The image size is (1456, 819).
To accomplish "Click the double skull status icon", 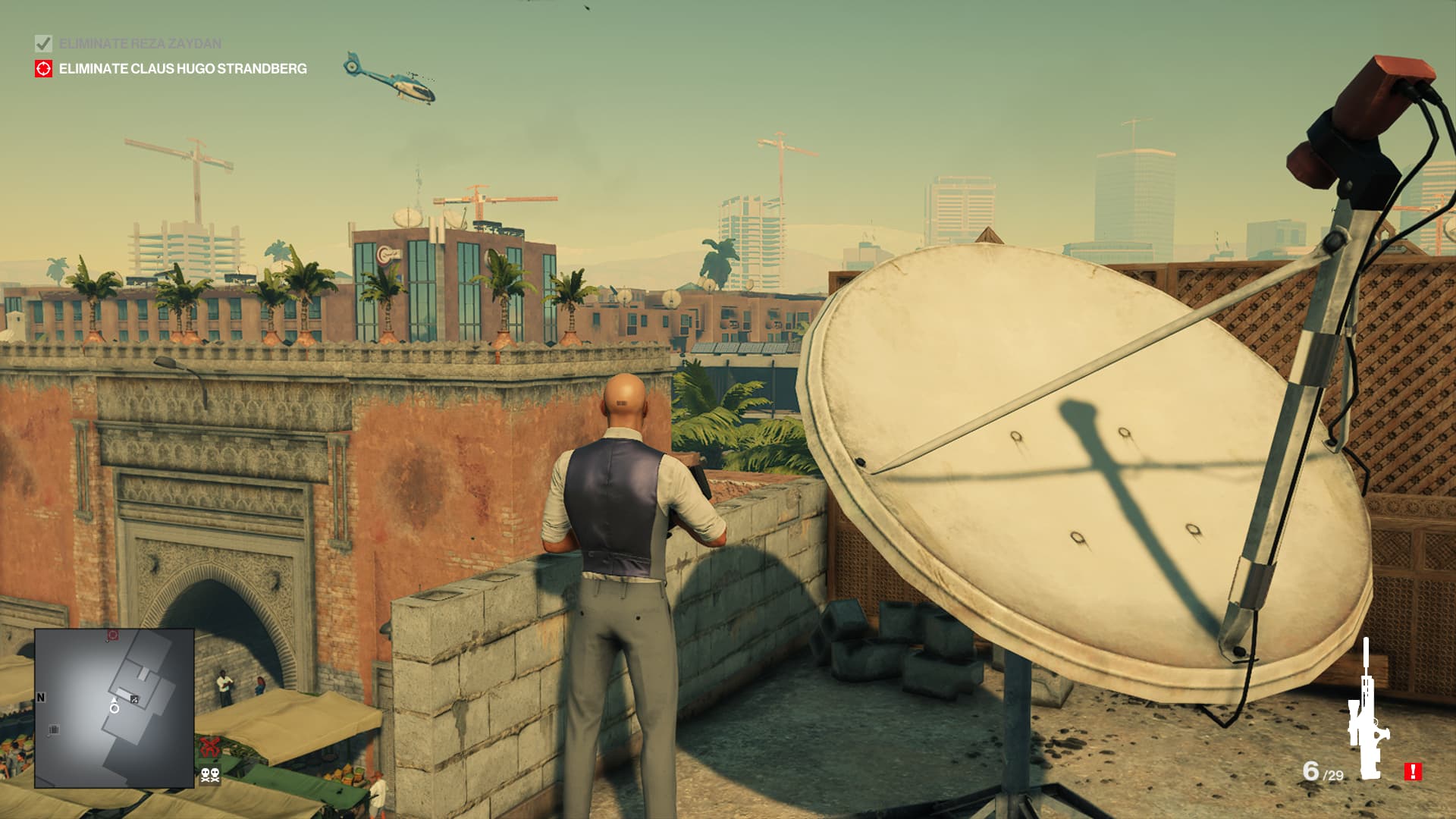I will coord(210,775).
